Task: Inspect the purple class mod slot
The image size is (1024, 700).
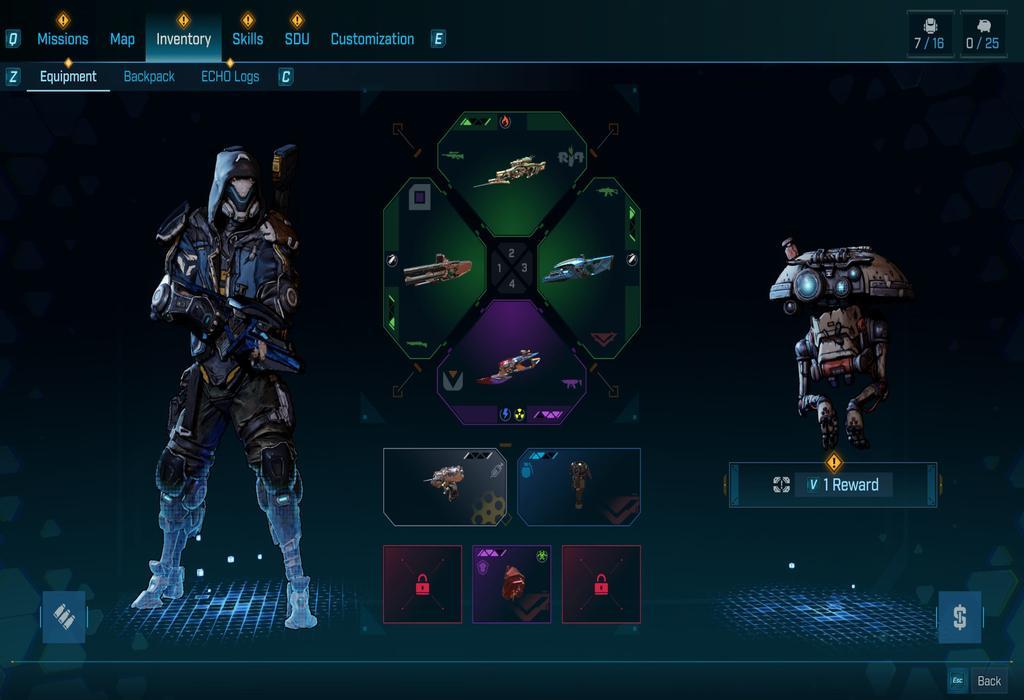Action: (511, 584)
